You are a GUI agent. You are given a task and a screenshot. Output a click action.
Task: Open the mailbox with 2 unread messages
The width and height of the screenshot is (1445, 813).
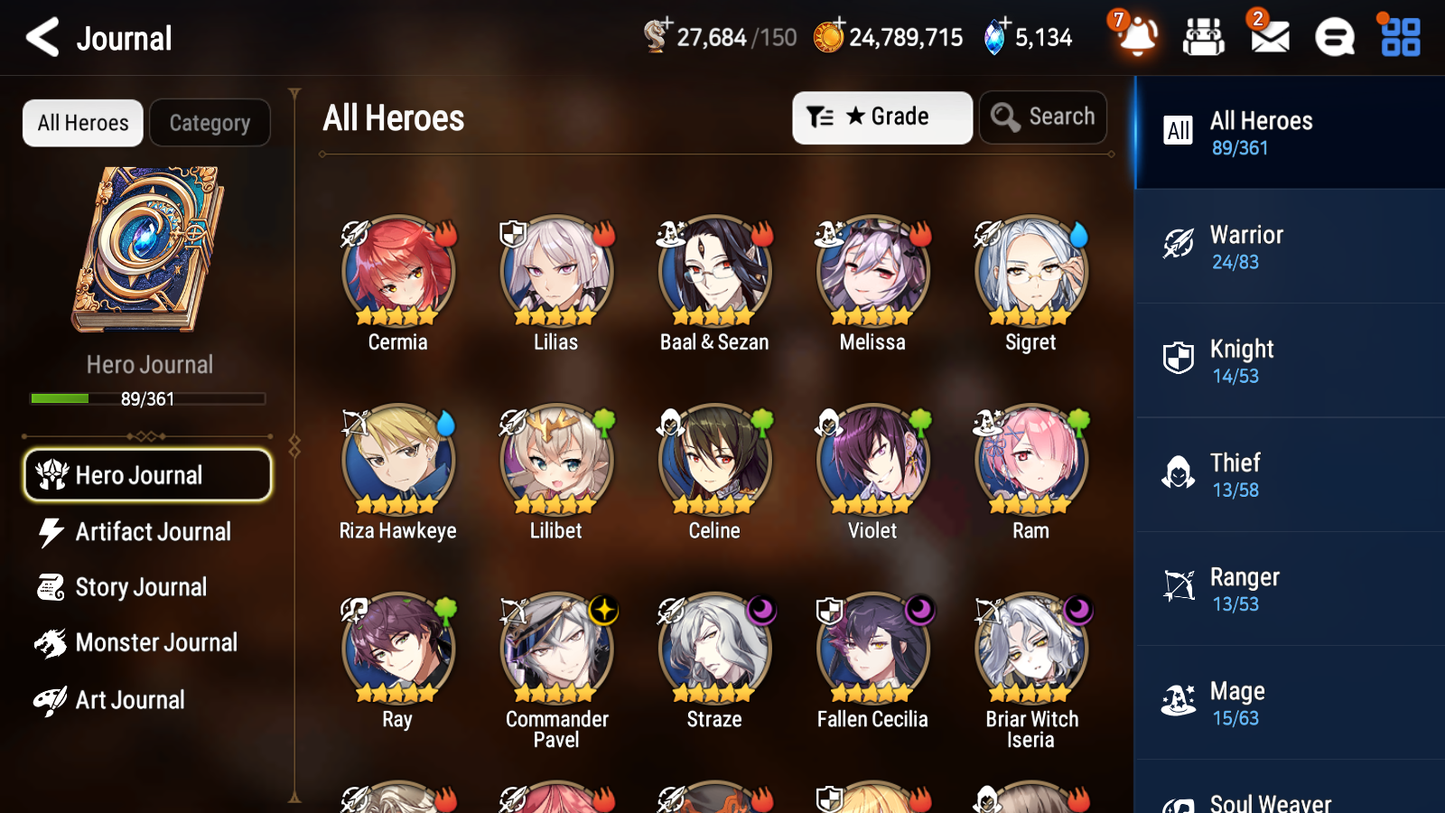tap(1268, 36)
